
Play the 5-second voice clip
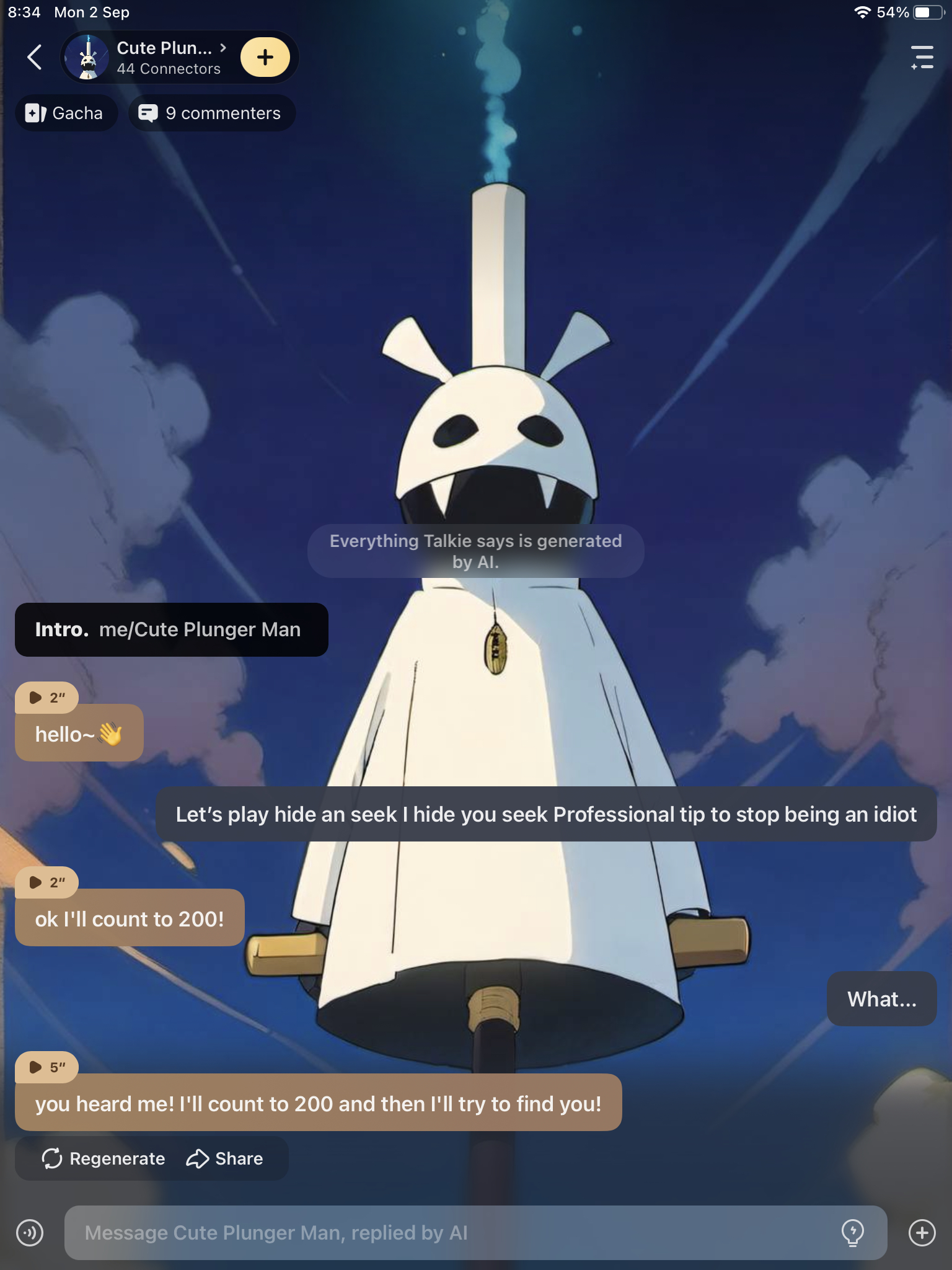pos(46,1067)
